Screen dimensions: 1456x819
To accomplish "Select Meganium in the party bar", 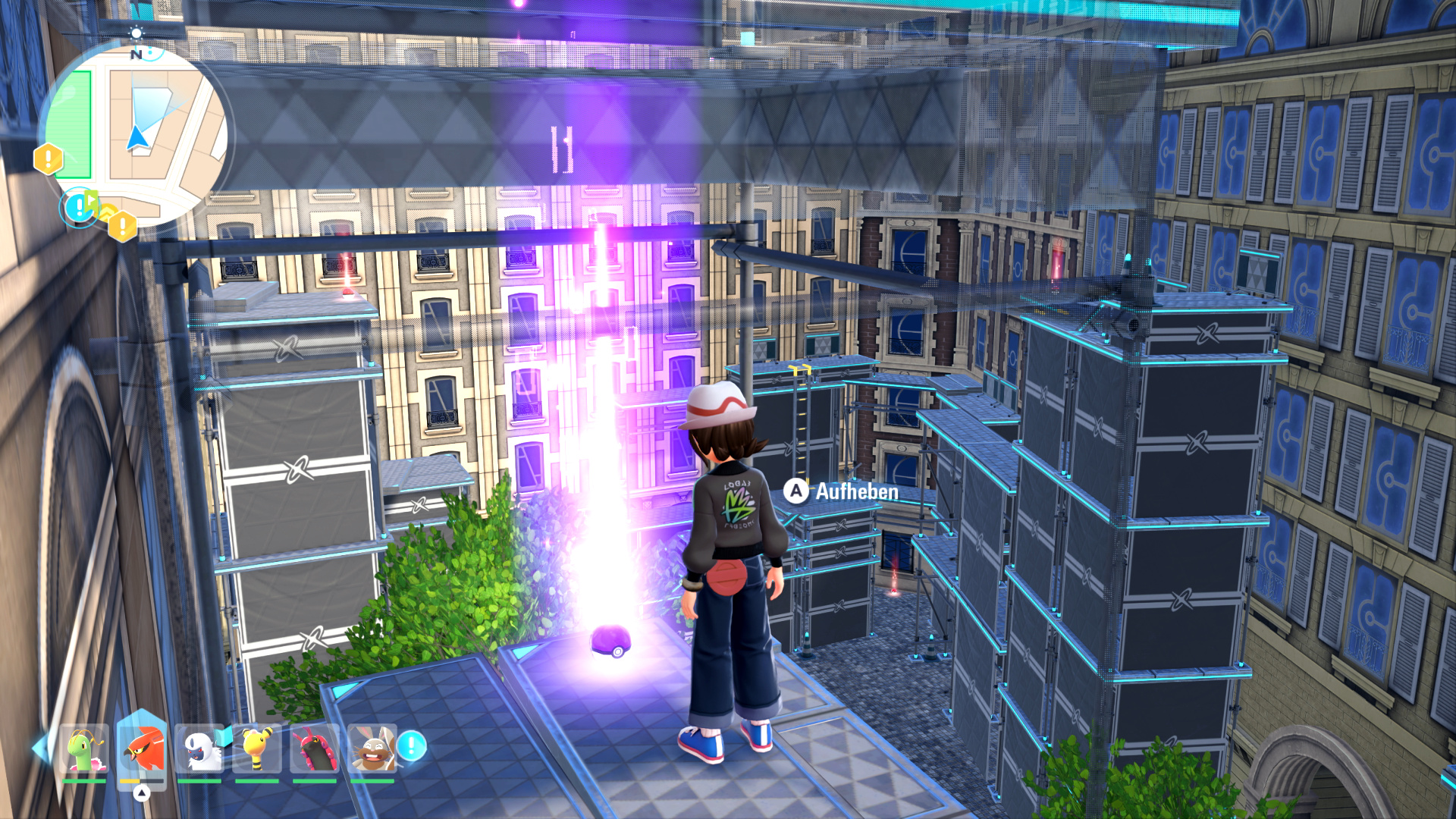I will coord(84,749).
